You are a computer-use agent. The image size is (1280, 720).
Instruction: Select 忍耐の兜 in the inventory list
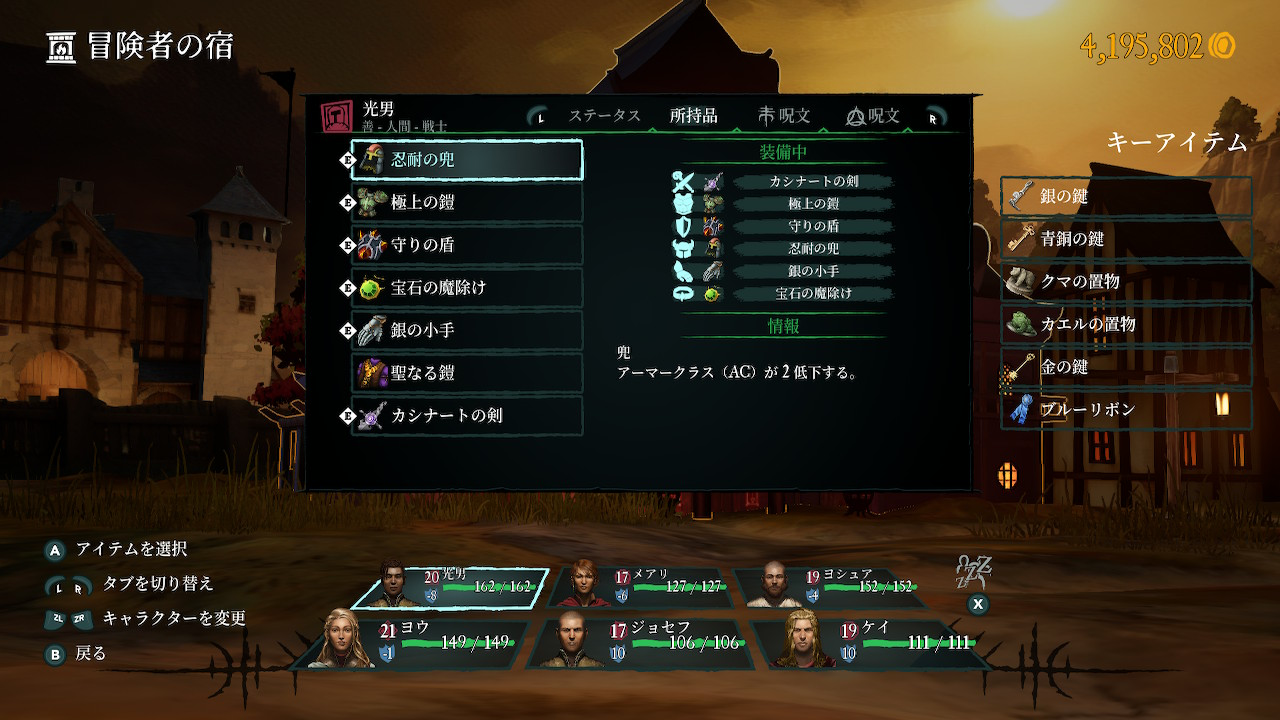pyautogui.click(x=467, y=160)
